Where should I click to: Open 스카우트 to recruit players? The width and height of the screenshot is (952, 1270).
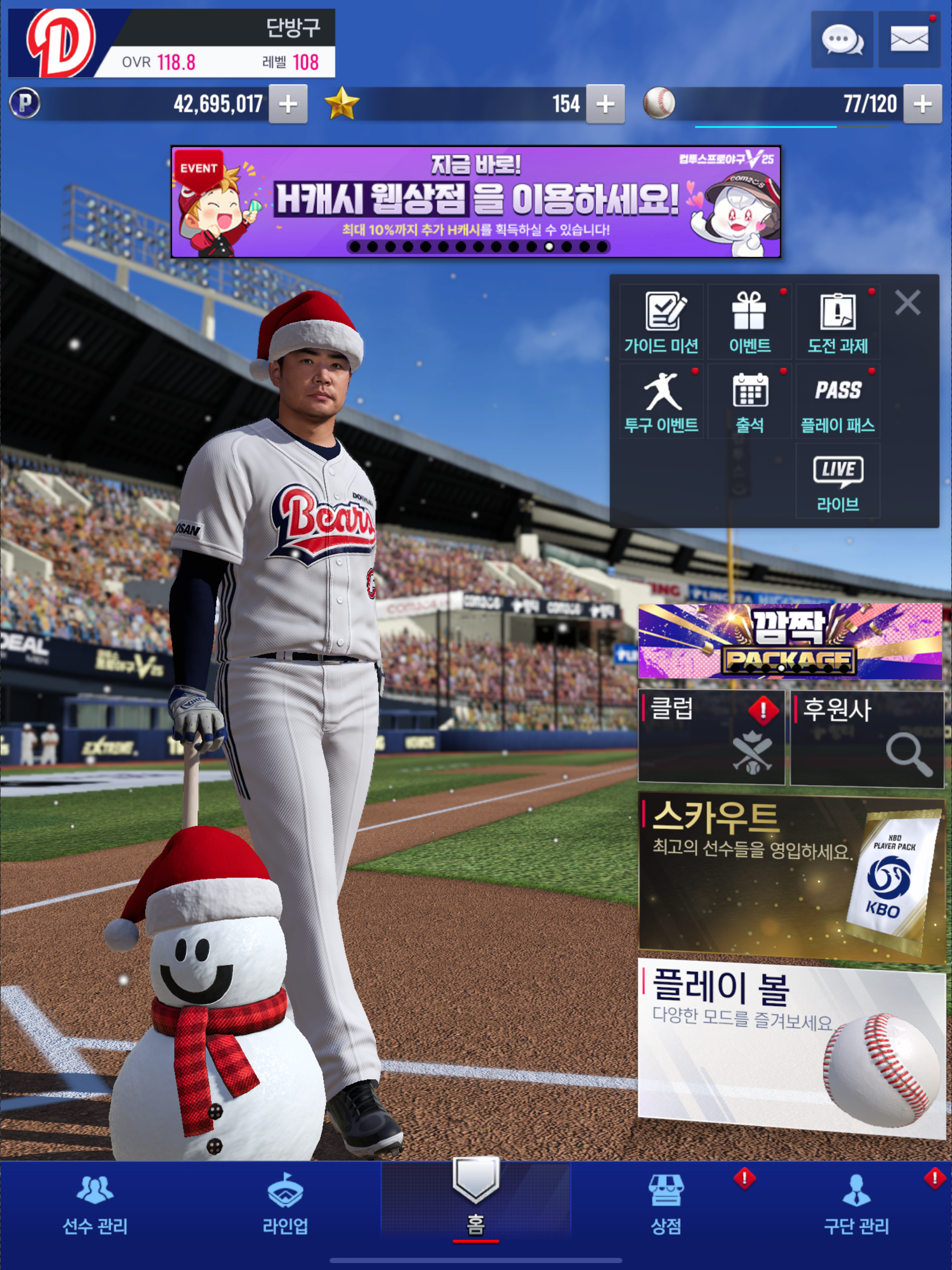(x=790, y=879)
